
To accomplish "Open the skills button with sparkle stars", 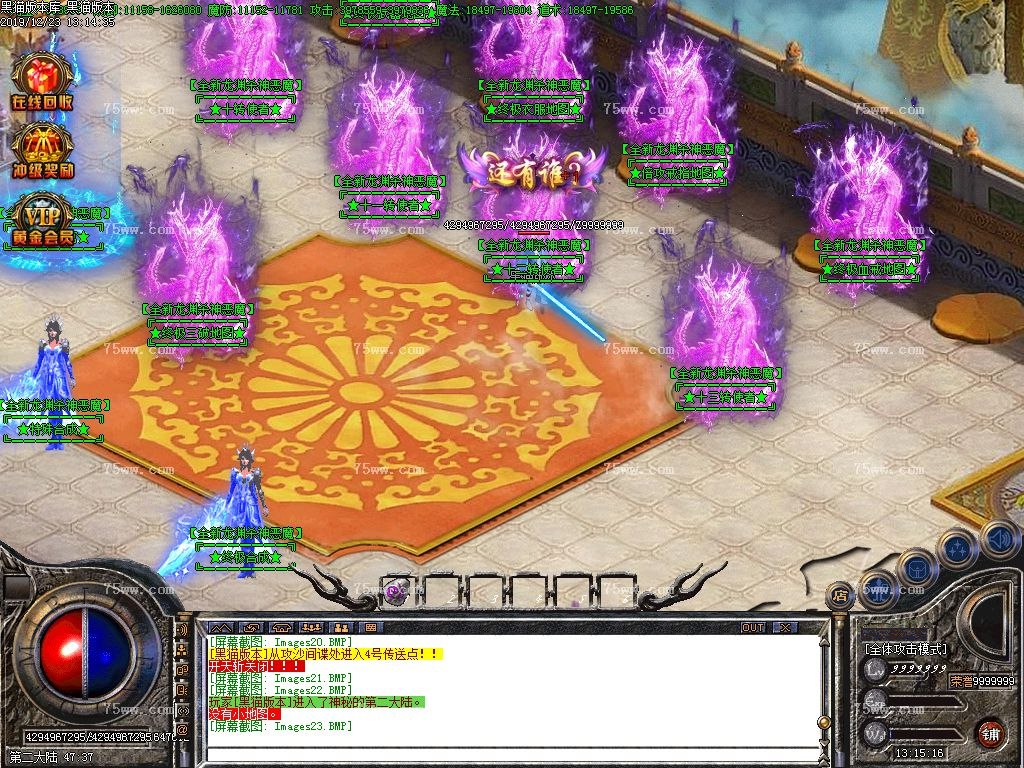I will pos(958,549).
